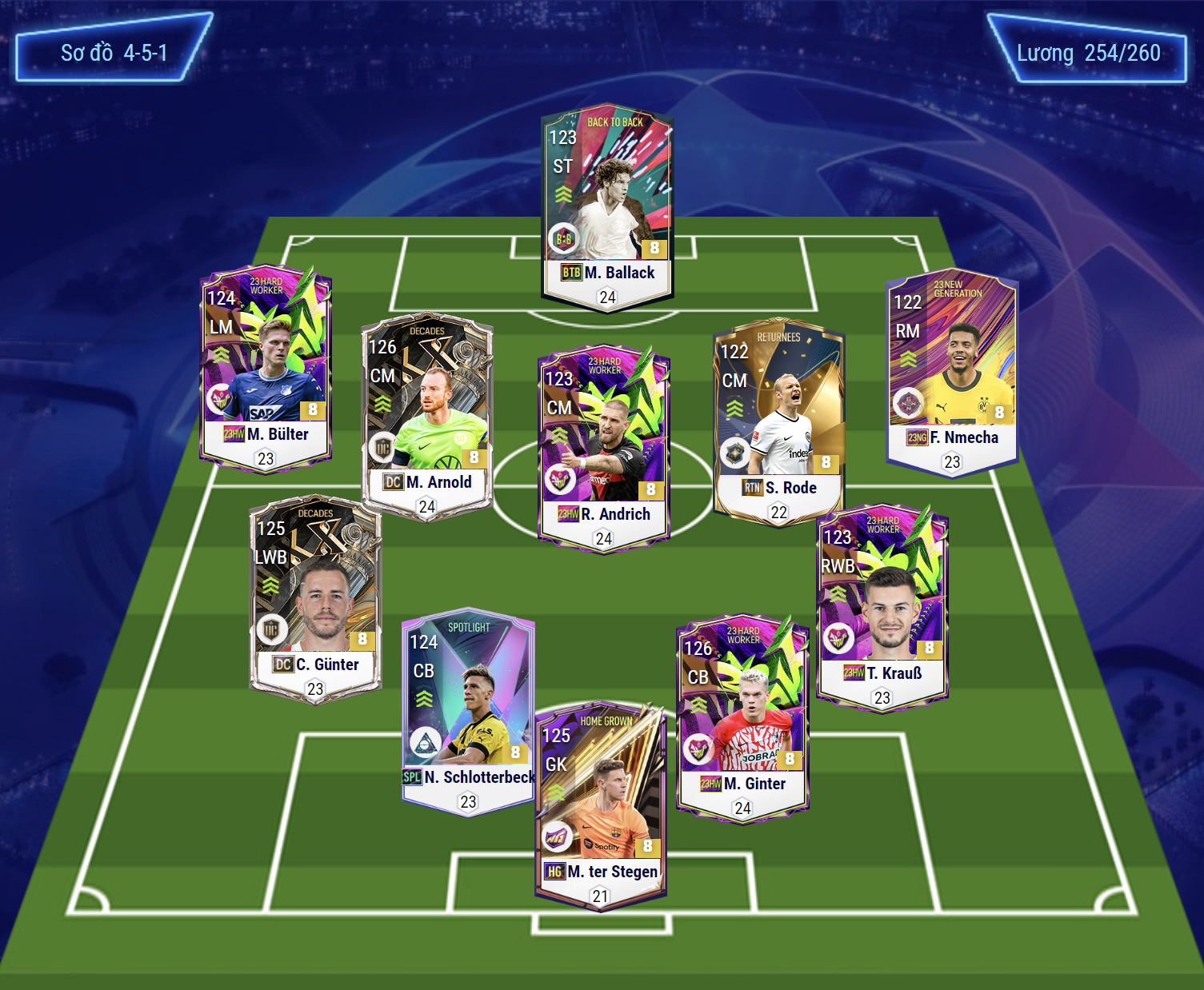Pick goalkeeper M. ter Stegen's card
The image size is (1204, 990).
pos(600,804)
